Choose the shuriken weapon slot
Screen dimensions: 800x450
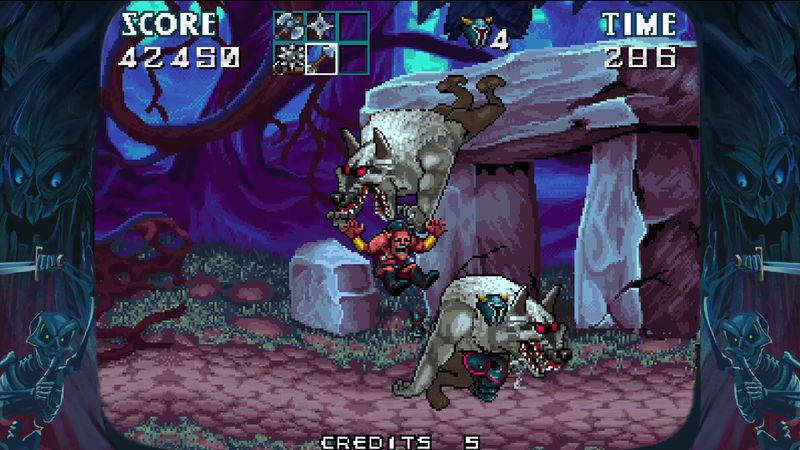pyautogui.click(x=321, y=27)
